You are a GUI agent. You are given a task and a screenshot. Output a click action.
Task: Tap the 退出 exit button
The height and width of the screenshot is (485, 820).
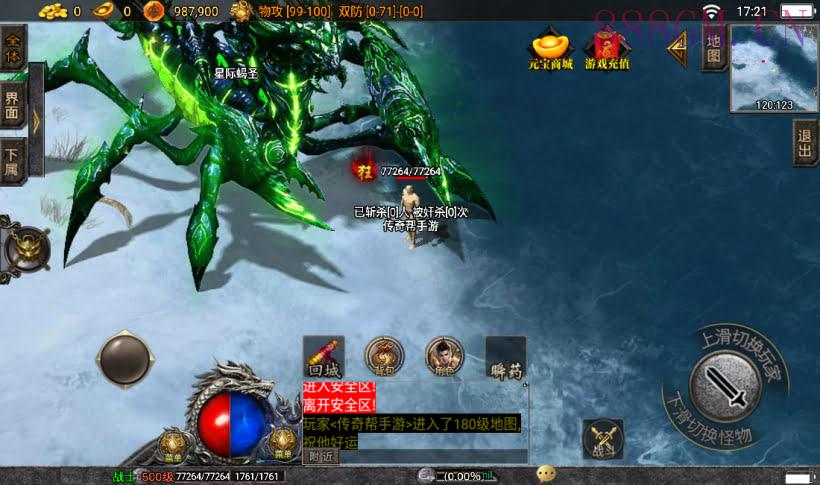[x=805, y=142]
